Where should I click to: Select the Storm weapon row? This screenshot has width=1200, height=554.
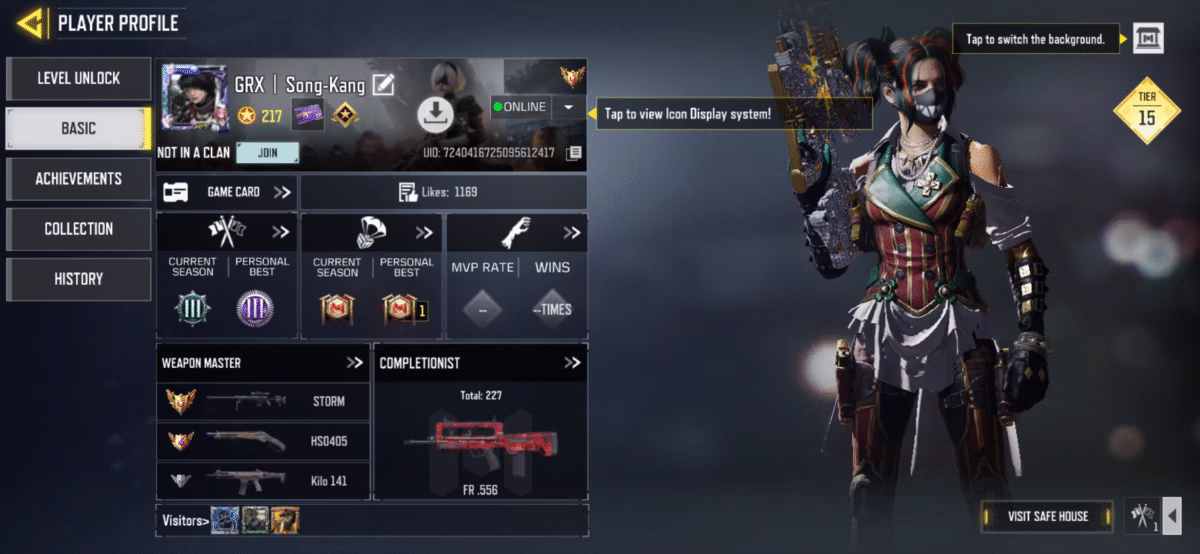(x=263, y=401)
